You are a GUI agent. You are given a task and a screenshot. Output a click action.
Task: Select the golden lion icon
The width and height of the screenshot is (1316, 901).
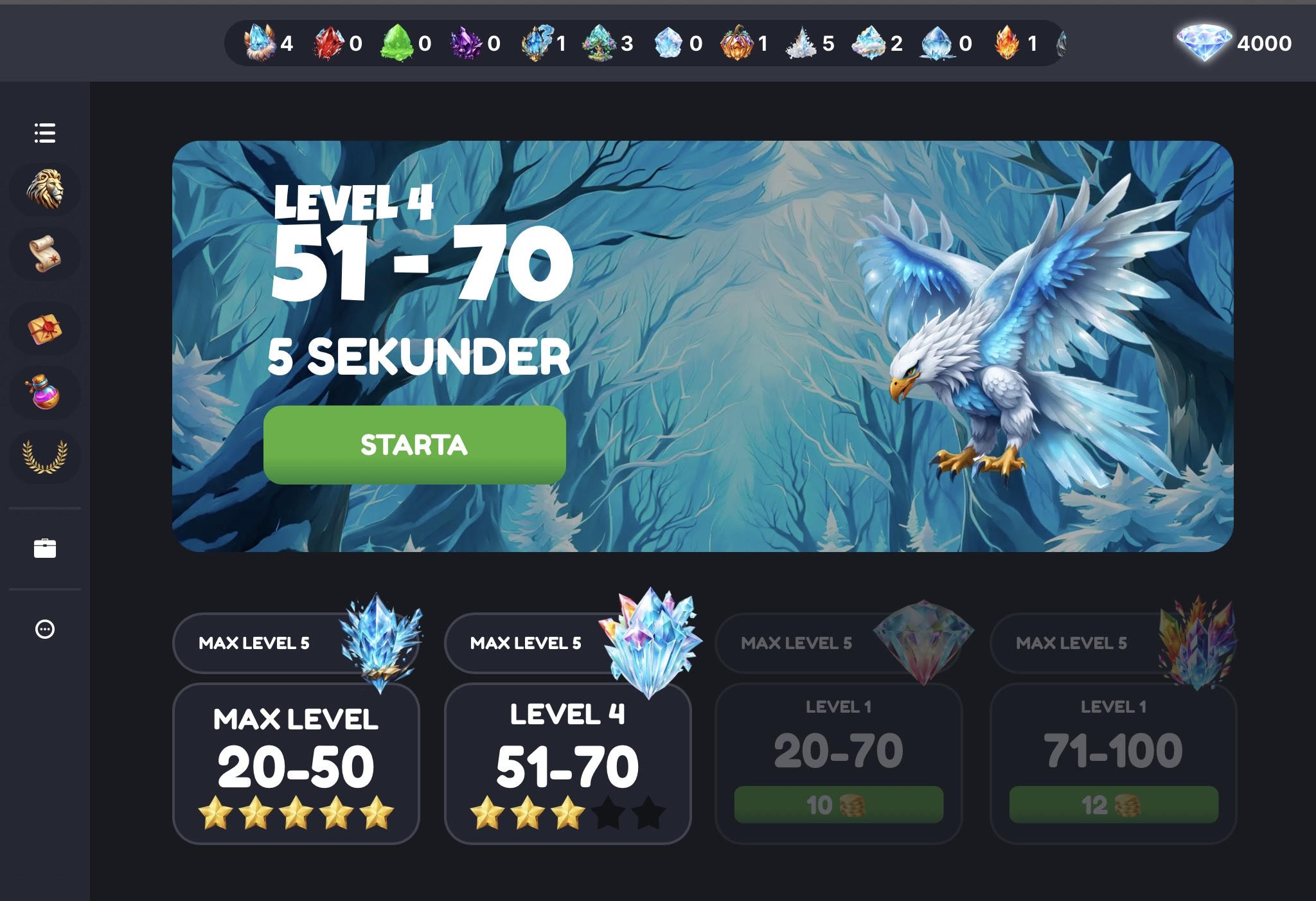pyautogui.click(x=45, y=189)
